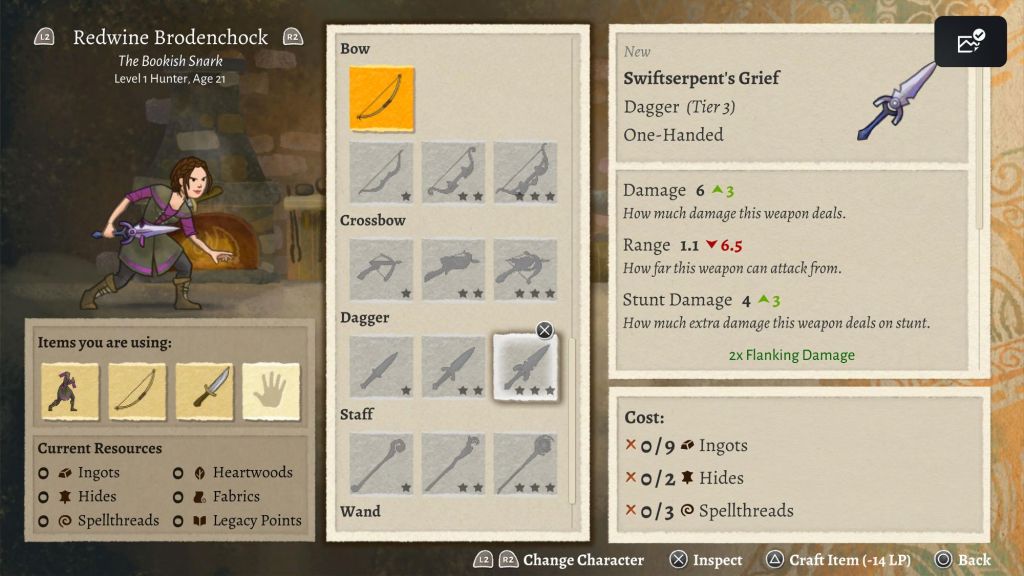Choose the three-star bow recipe
Image resolution: width=1024 pixels, height=576 pixels.
[x=525, y=173]
